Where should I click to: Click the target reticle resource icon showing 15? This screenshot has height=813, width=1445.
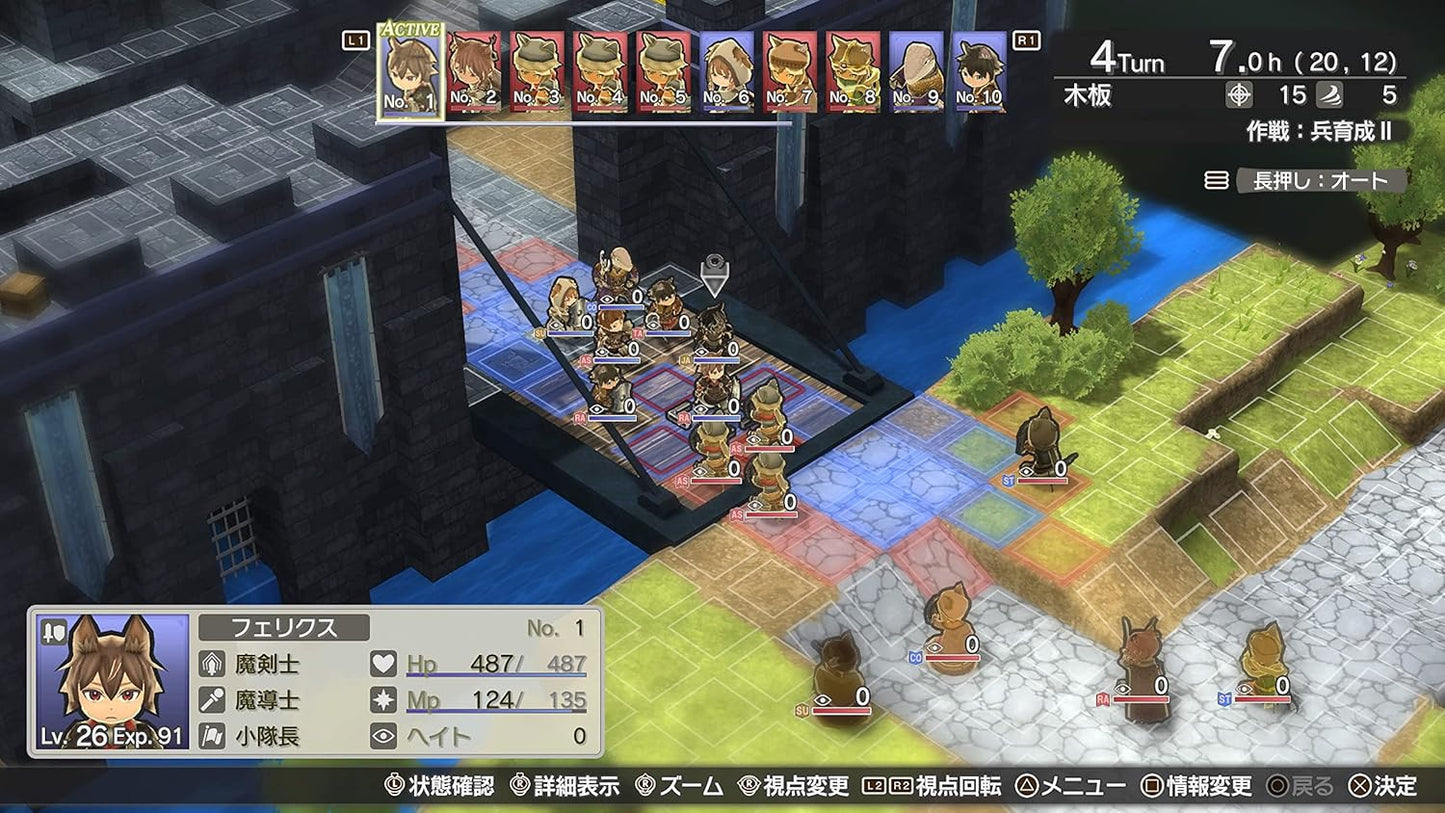(x=1240, y=96)
